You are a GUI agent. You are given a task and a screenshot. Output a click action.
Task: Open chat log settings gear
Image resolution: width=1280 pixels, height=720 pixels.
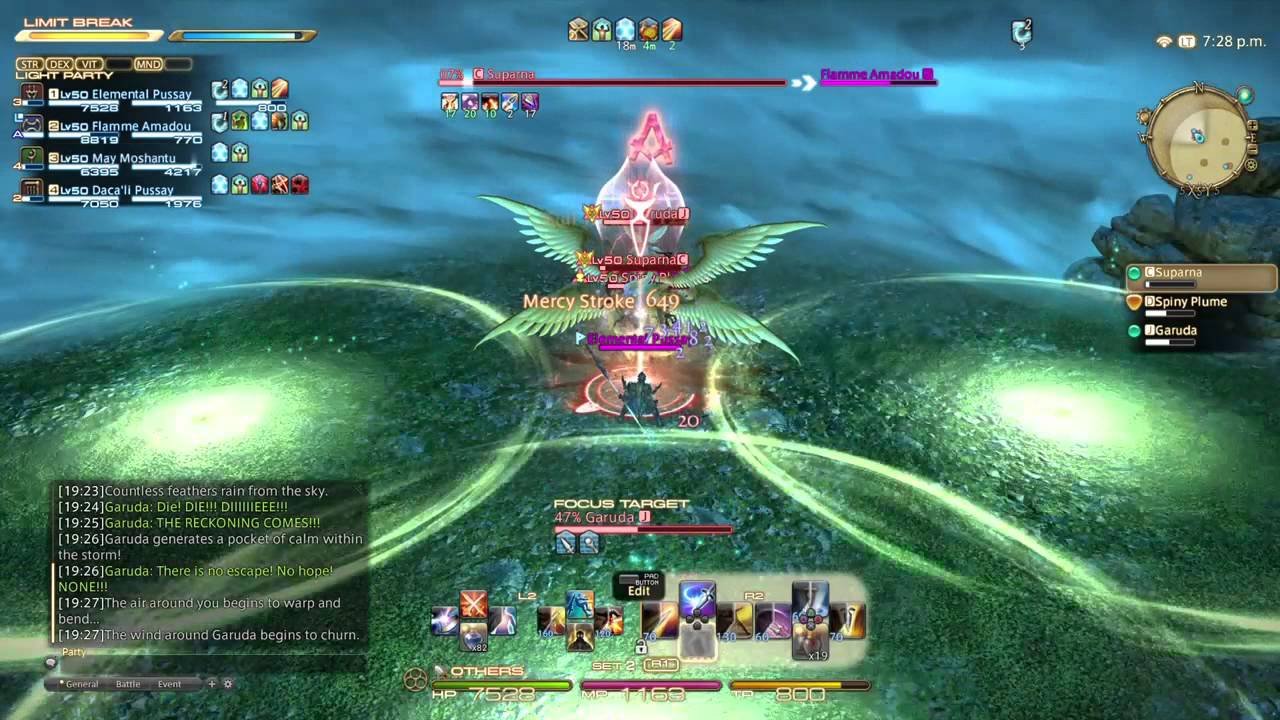(x=227, y=684)
